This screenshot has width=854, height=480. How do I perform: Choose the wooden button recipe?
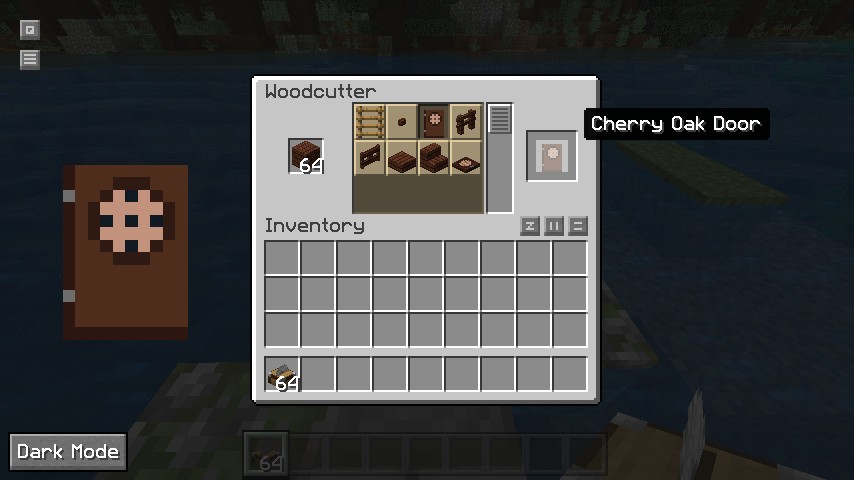click(x=402, y=122)
